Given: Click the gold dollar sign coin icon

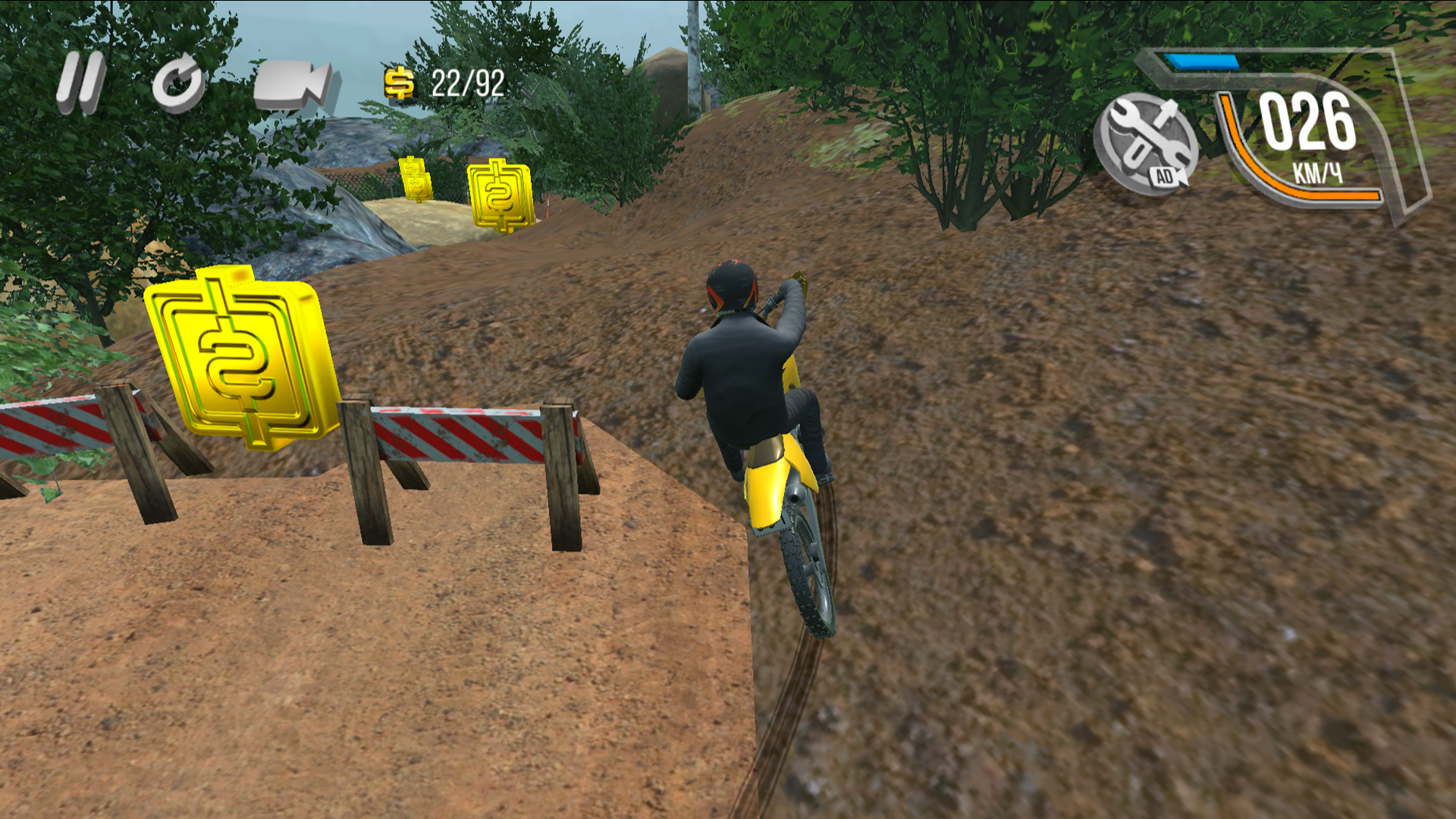Looking at the screenshot, I should (x=397, y=83).
